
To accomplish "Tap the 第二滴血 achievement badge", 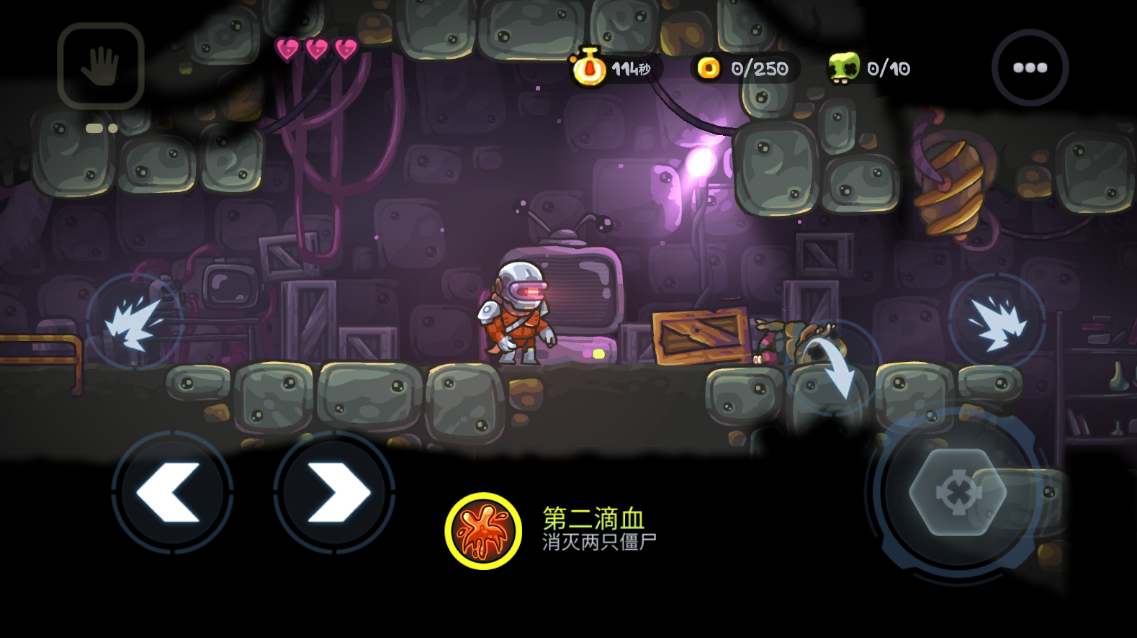I will click(x=483, y=530).
